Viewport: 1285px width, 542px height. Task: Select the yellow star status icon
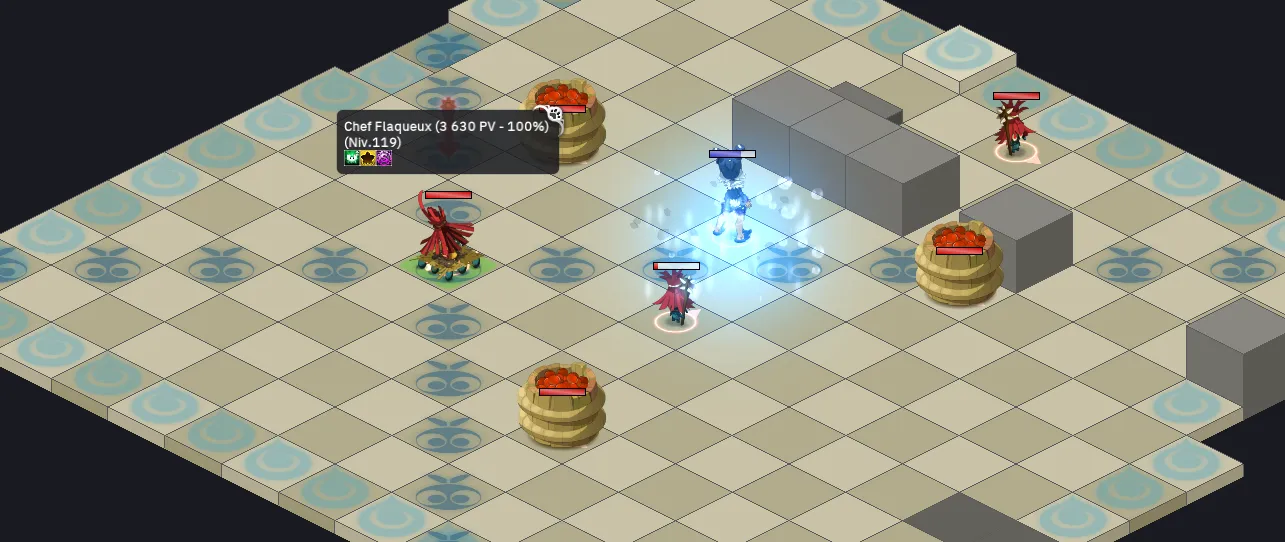click(368, 158)
